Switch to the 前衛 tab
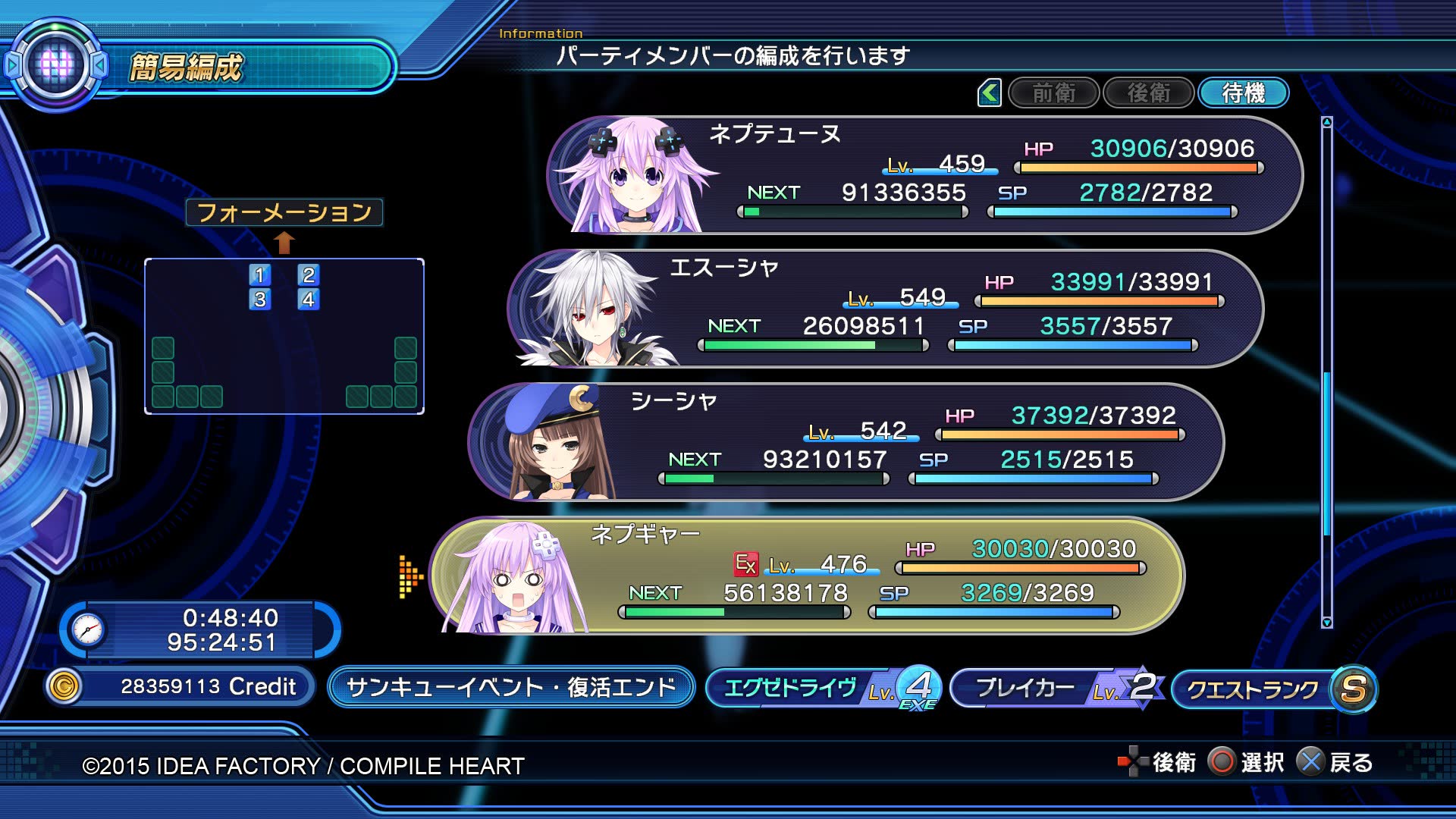 tap(1053, 93)
